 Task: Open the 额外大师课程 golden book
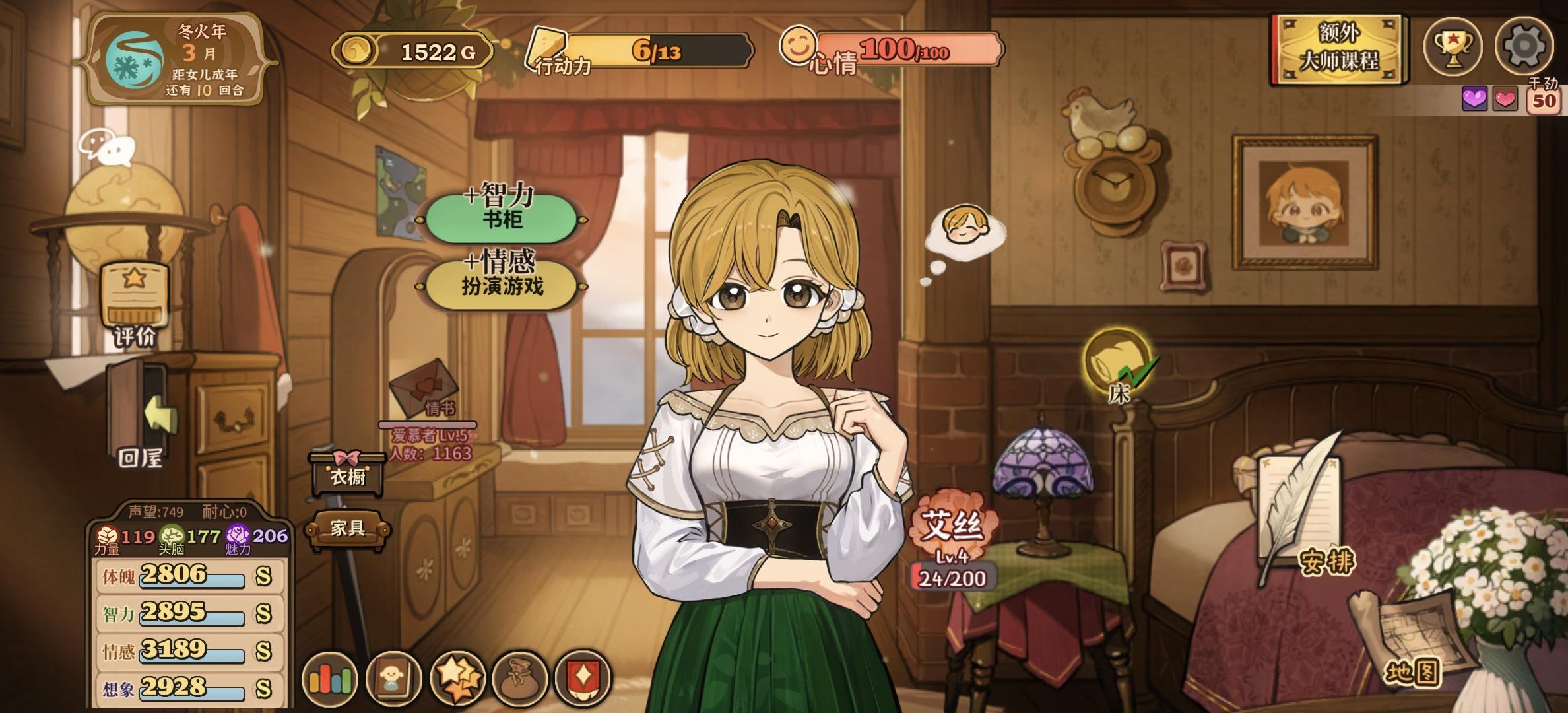[x=1338, y=49]
